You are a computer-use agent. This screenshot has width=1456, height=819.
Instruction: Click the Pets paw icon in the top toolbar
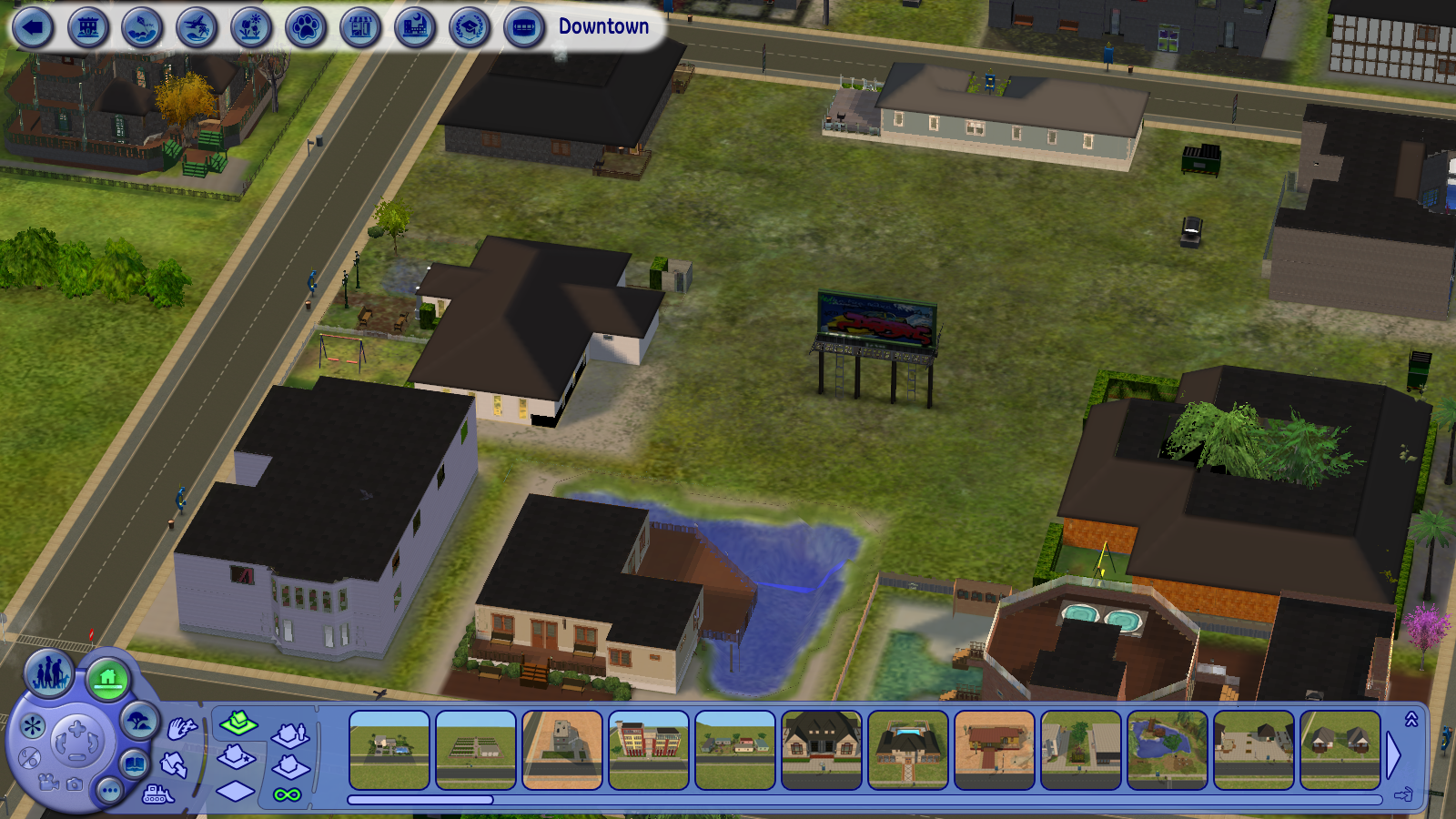click(304, 25)
